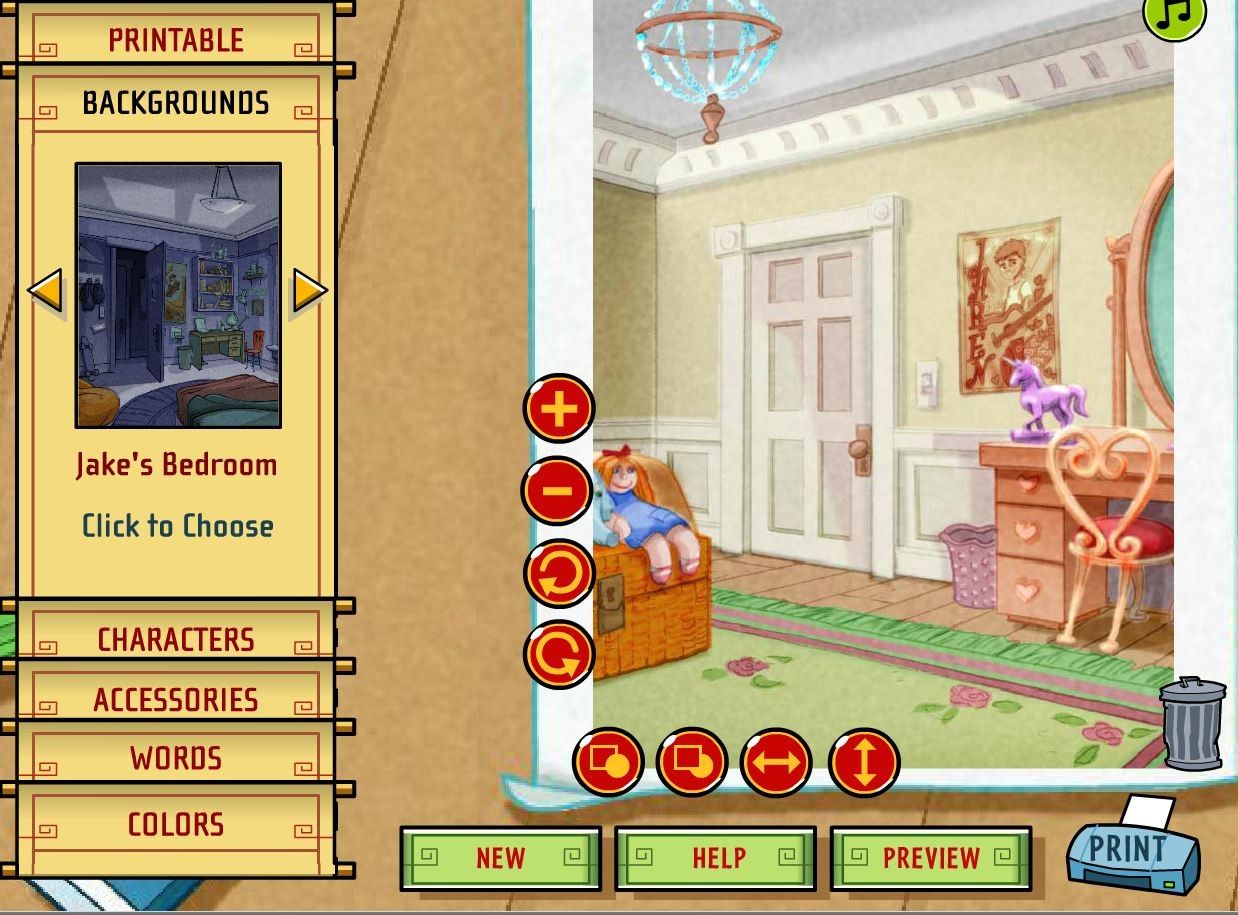The image size is (1238, 915).
Task: Choose the Jake's Bedroom background thumbnail
Action: [178, 295]
